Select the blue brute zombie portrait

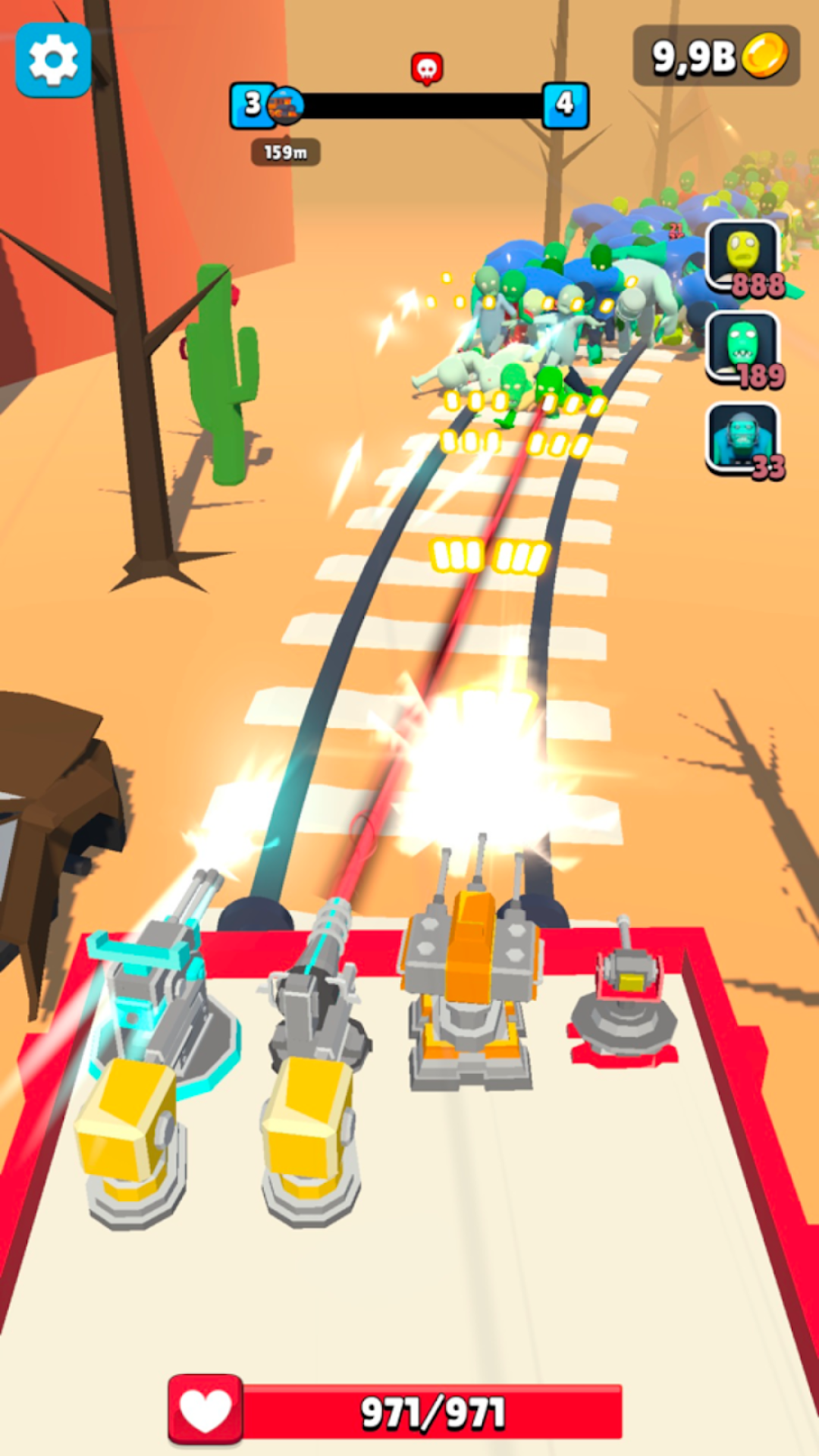click(743, 438)
